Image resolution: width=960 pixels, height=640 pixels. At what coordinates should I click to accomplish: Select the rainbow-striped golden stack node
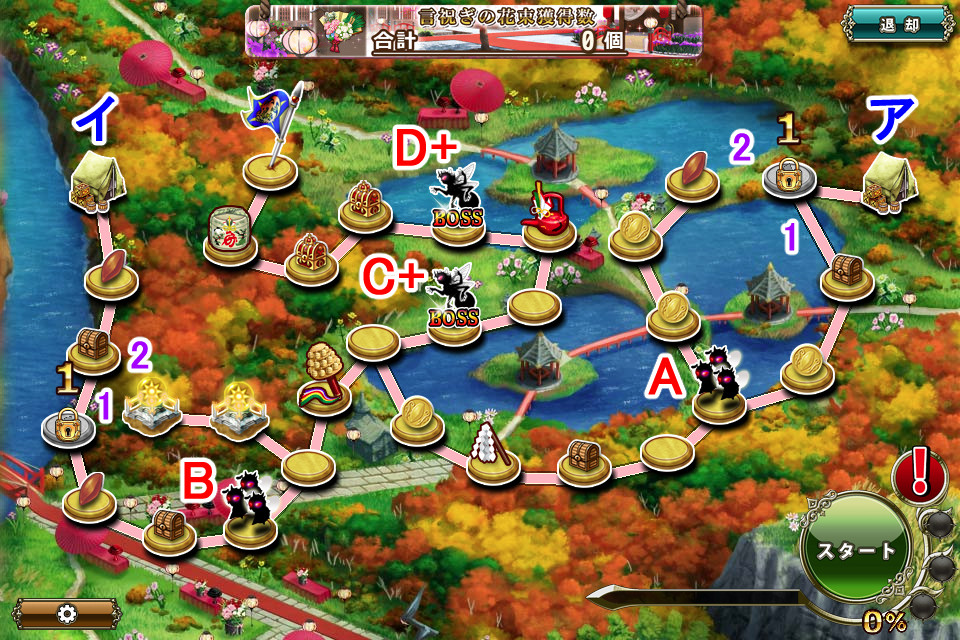pyautogui.click(x=326, y=378)
